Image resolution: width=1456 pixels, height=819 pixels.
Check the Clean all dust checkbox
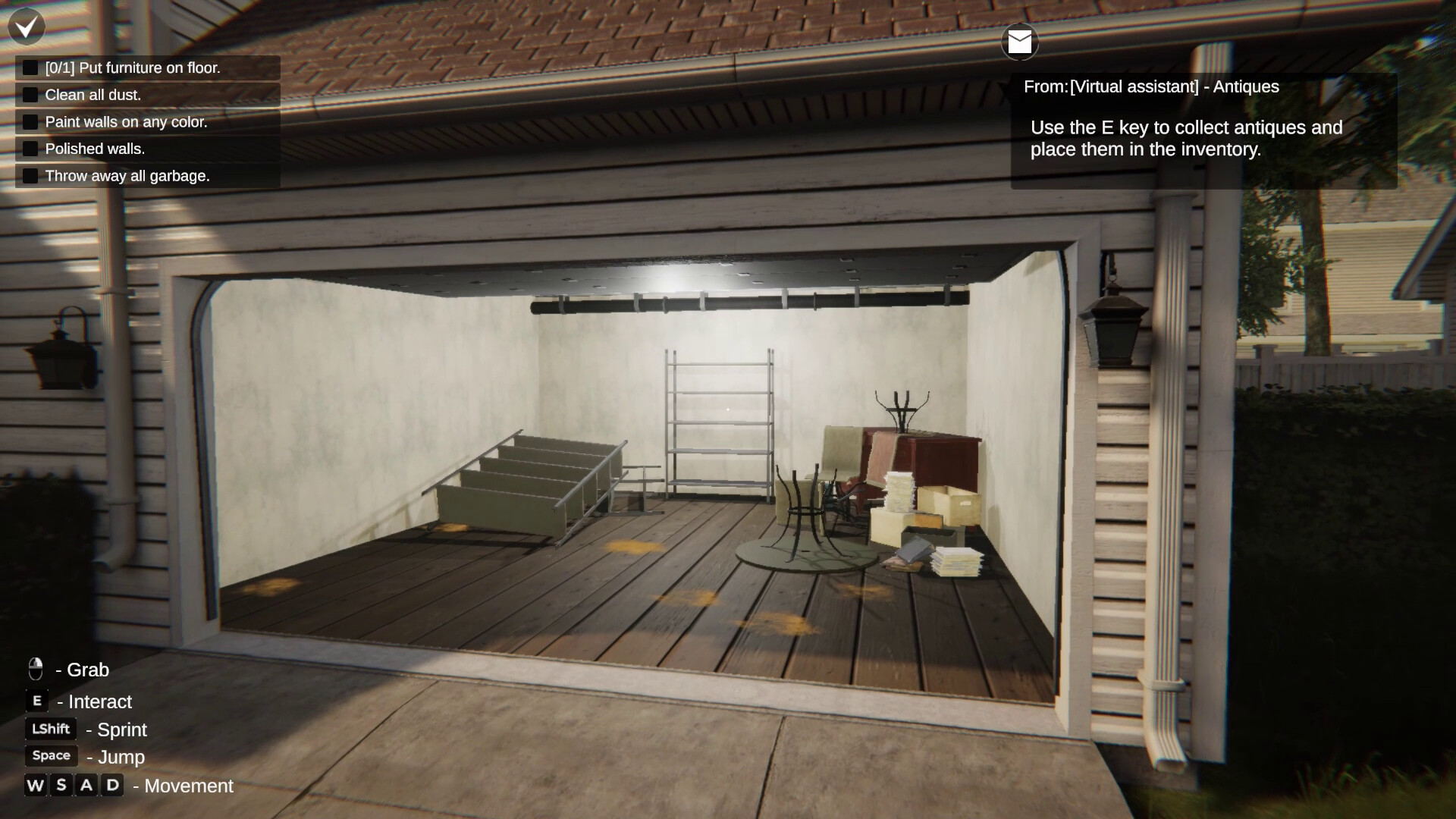pyautogui.click(x=30, y=93)
